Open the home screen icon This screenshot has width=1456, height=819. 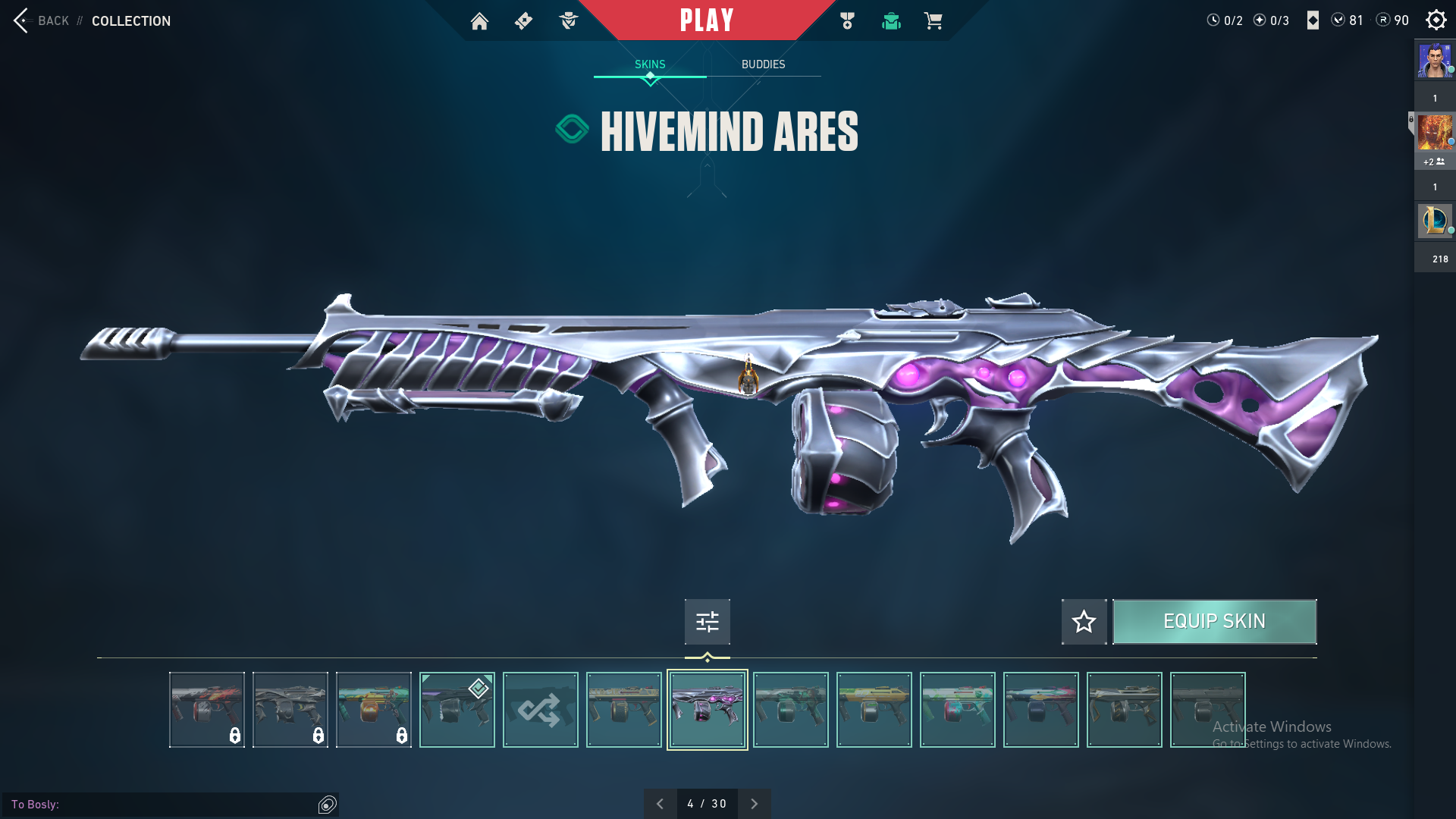[x=479, y=21]
